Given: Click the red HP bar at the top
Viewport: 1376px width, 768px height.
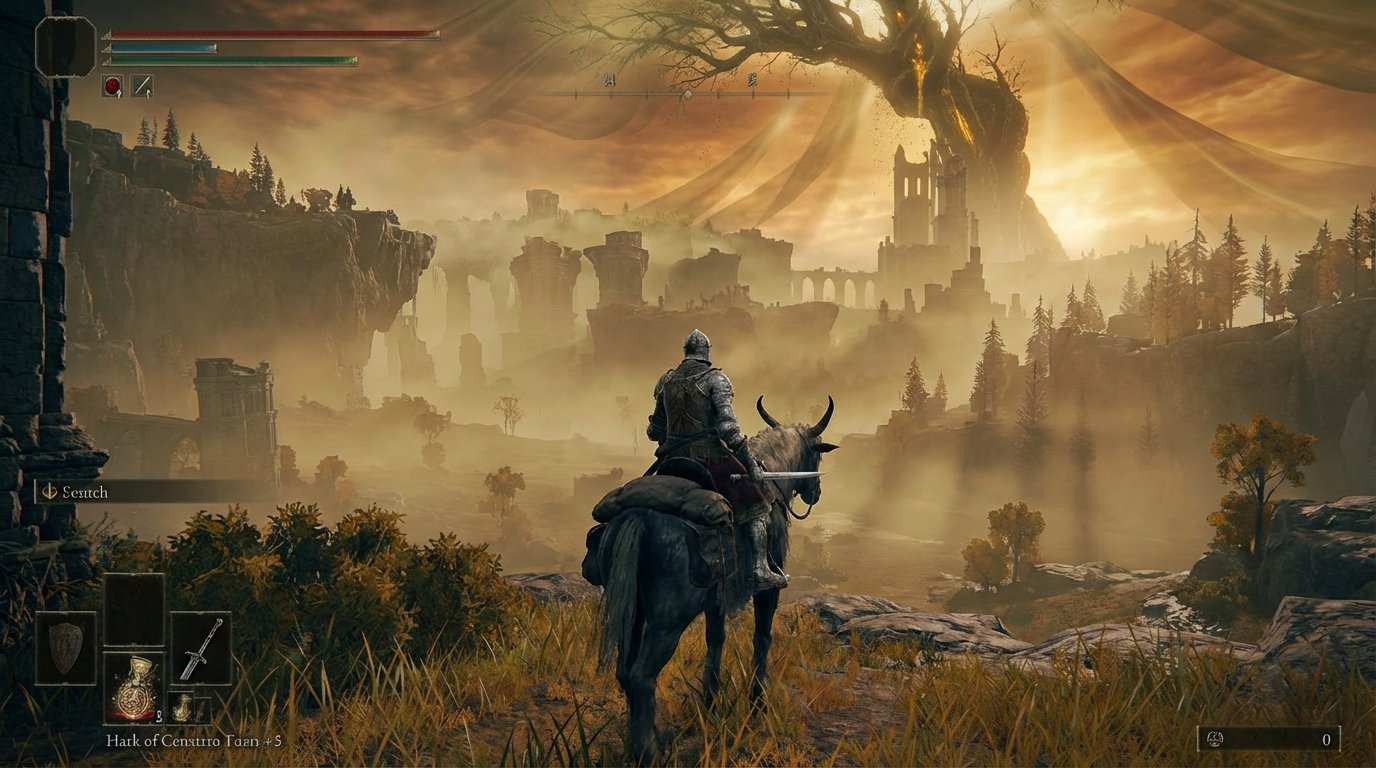Looking at the screenshot, I should [x=270, y=33].
